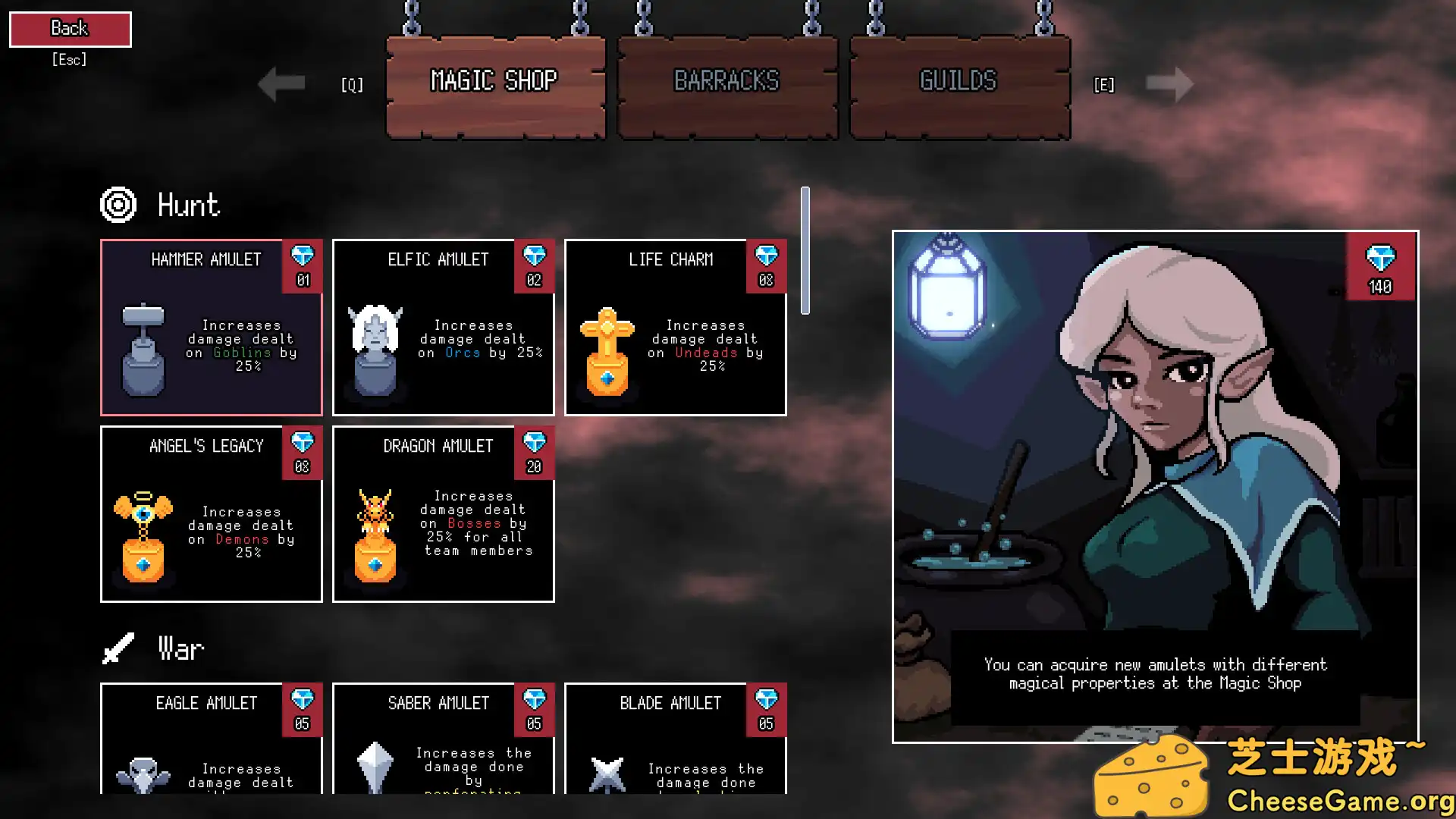Click the Back button
This screenshot has width=1456, height=819.
tap(70, 28)
